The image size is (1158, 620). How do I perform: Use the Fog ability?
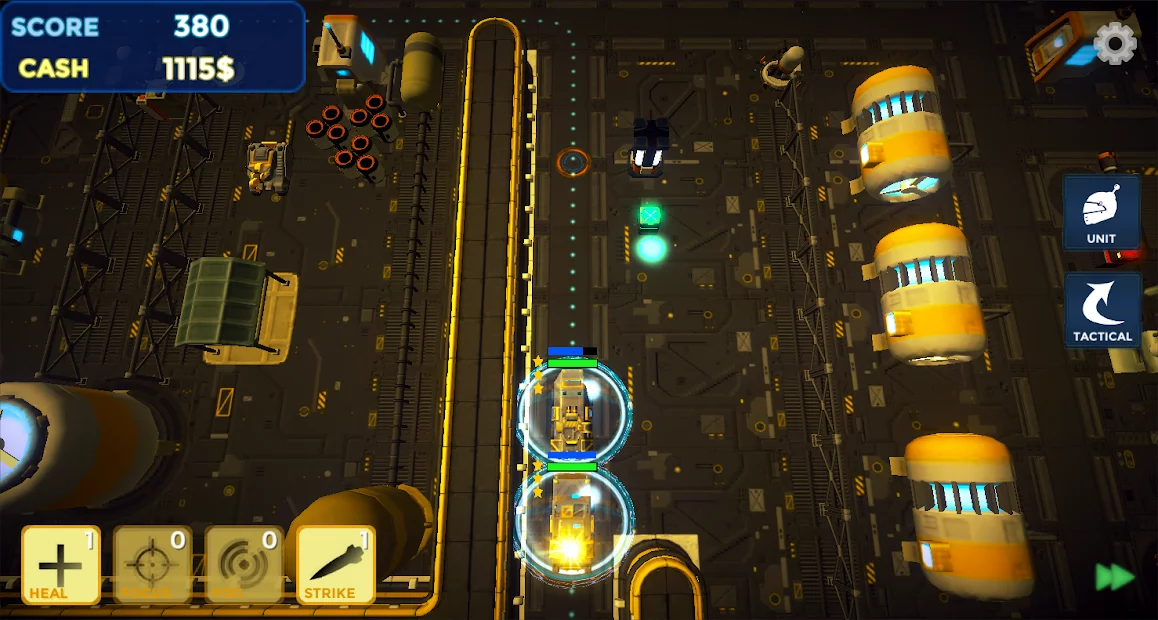[x=244, y=565]
